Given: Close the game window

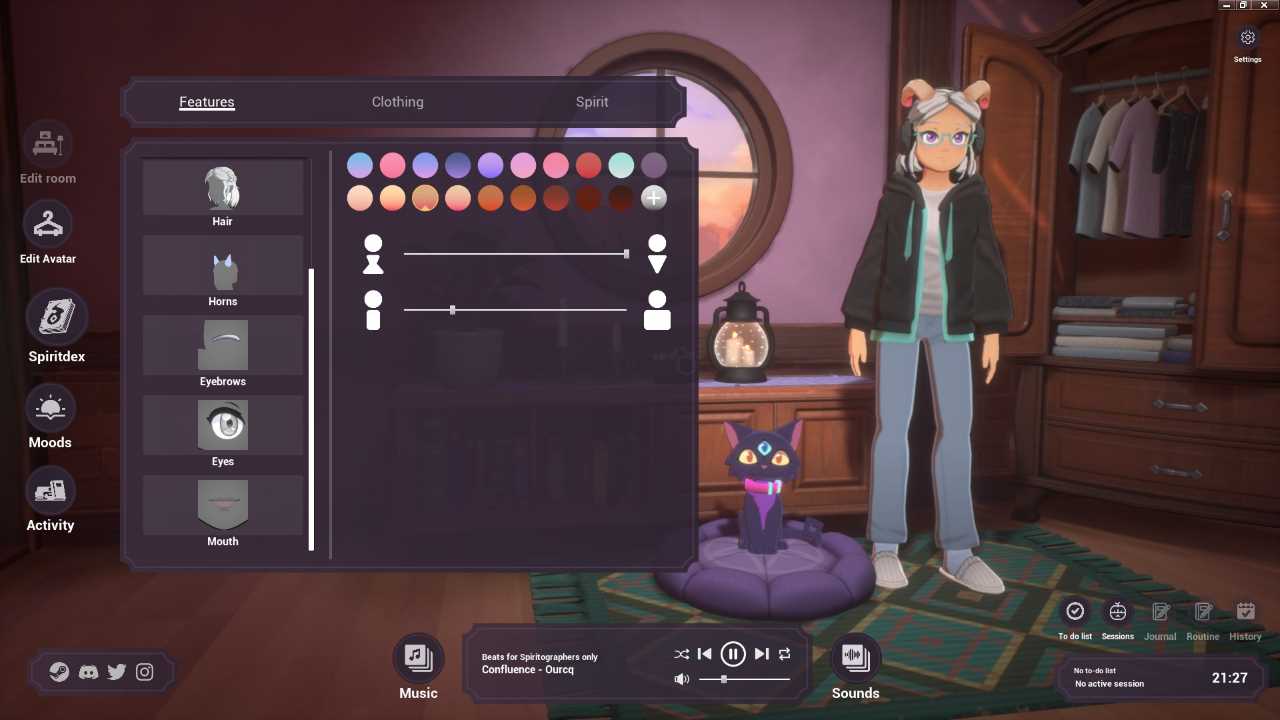Looking at the screenshot, I should pos(1264,5).
